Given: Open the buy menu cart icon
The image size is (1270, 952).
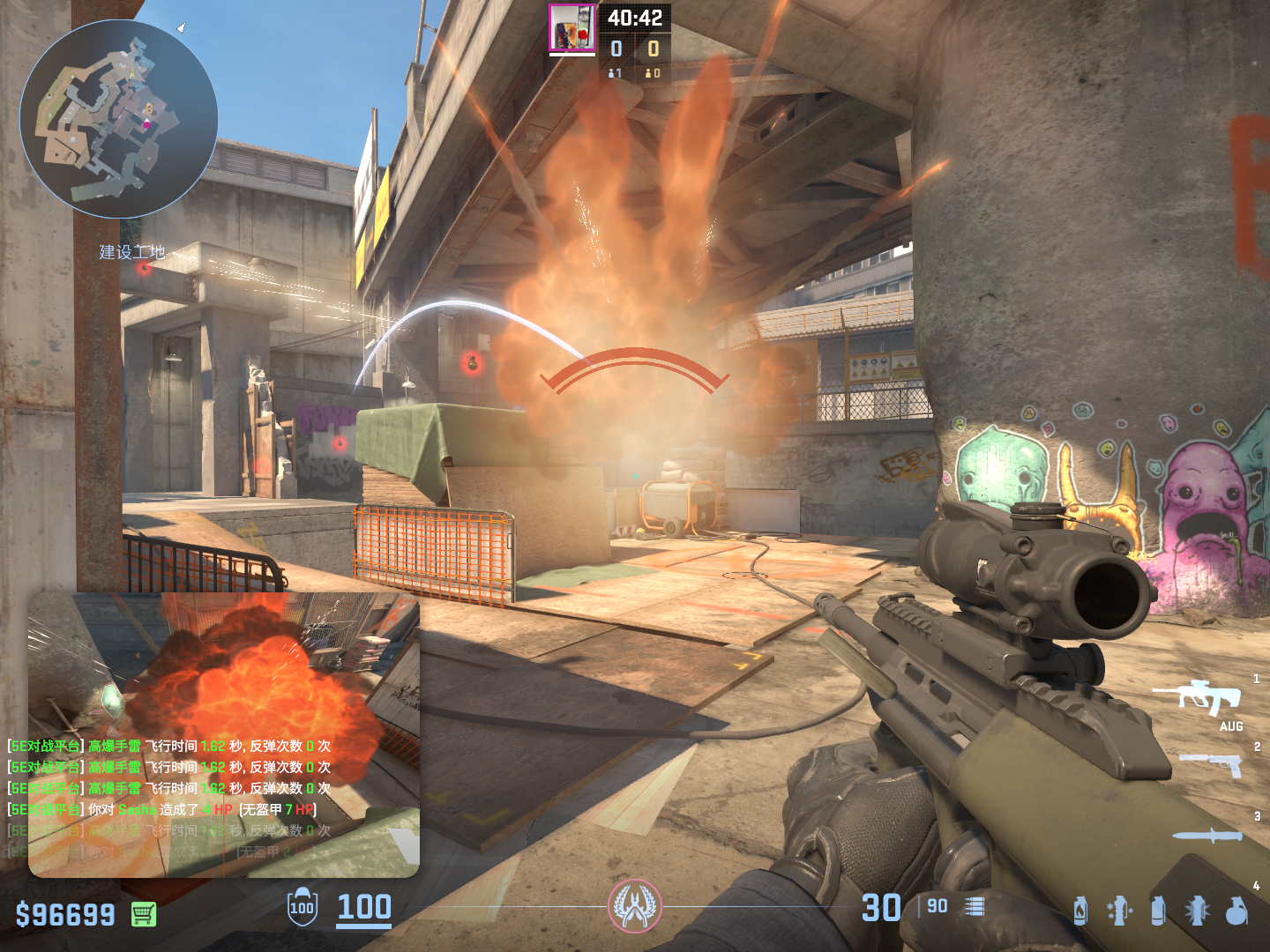Looking at the screenshot, I should coord(144,914).
